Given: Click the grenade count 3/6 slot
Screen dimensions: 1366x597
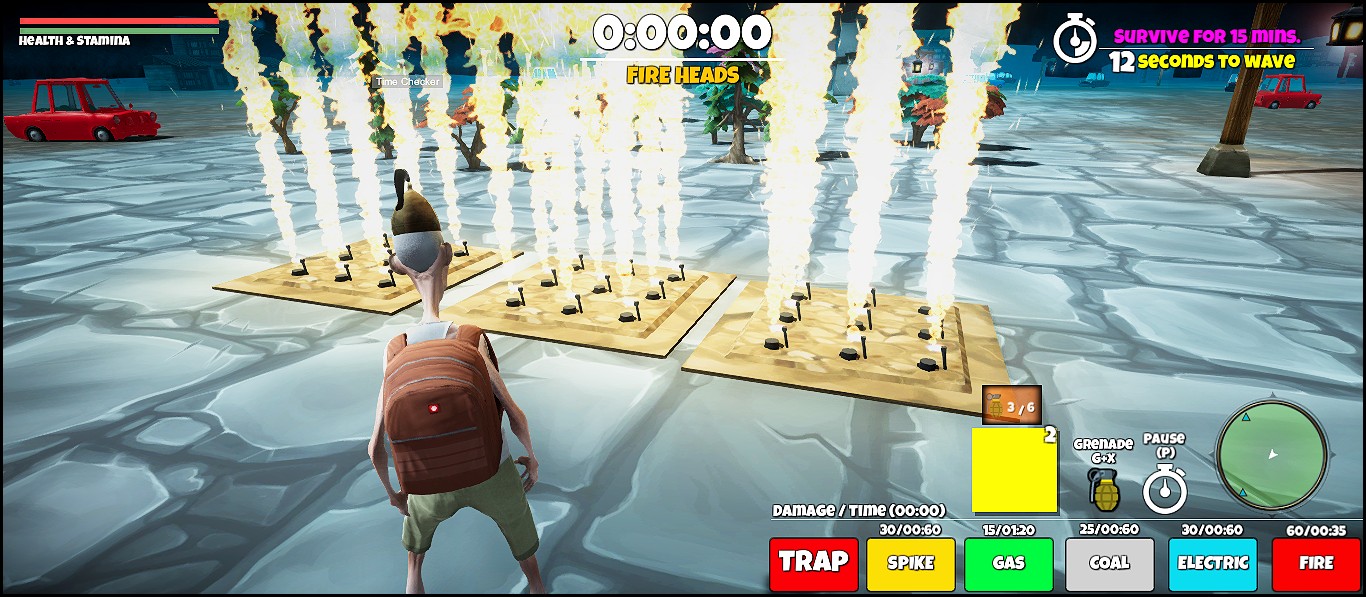Looking at the screenshot, I should (x=1011, y=406).
